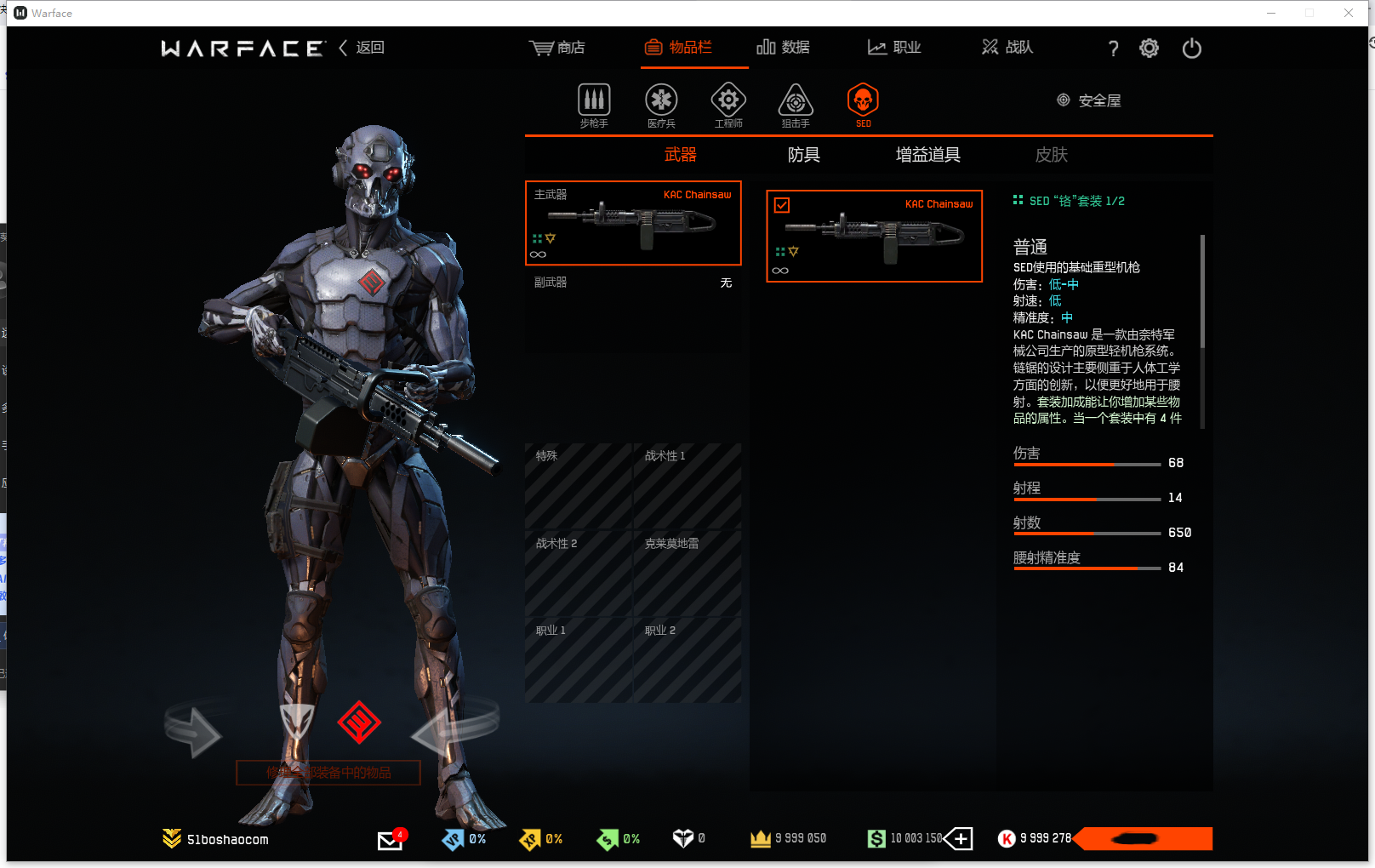Show the 增益道具 boosters tab
The height and width of the screenshot is (868, 1375).
[x=927, y=155]
